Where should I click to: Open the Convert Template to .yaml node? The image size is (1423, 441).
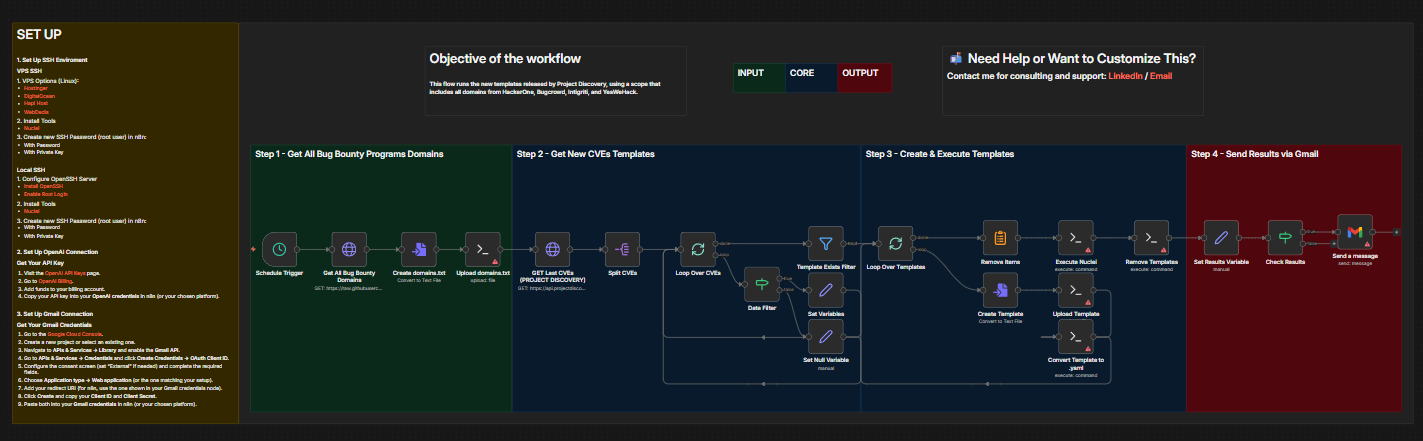1076,336
